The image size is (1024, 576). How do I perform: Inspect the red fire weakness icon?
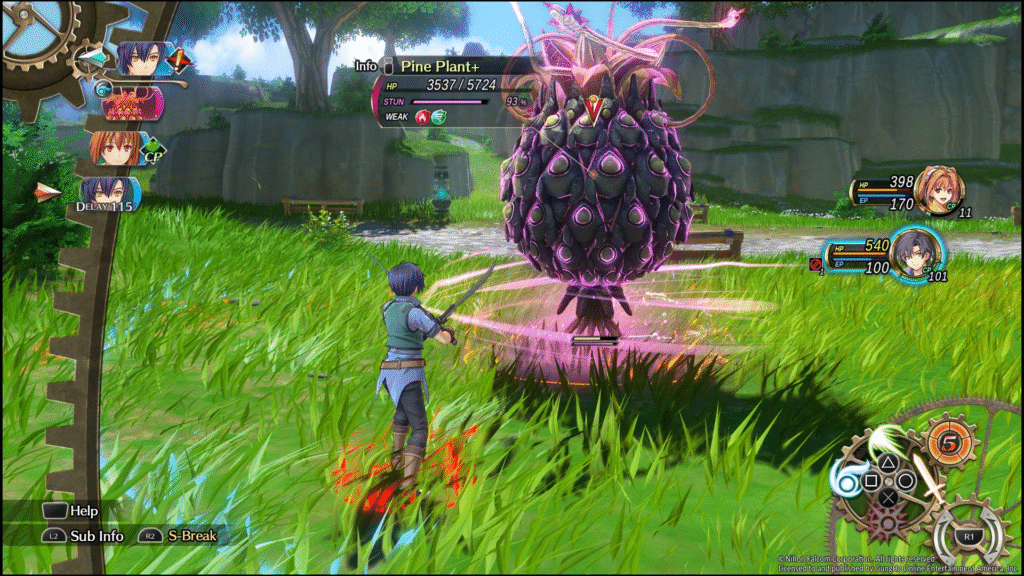424,117
